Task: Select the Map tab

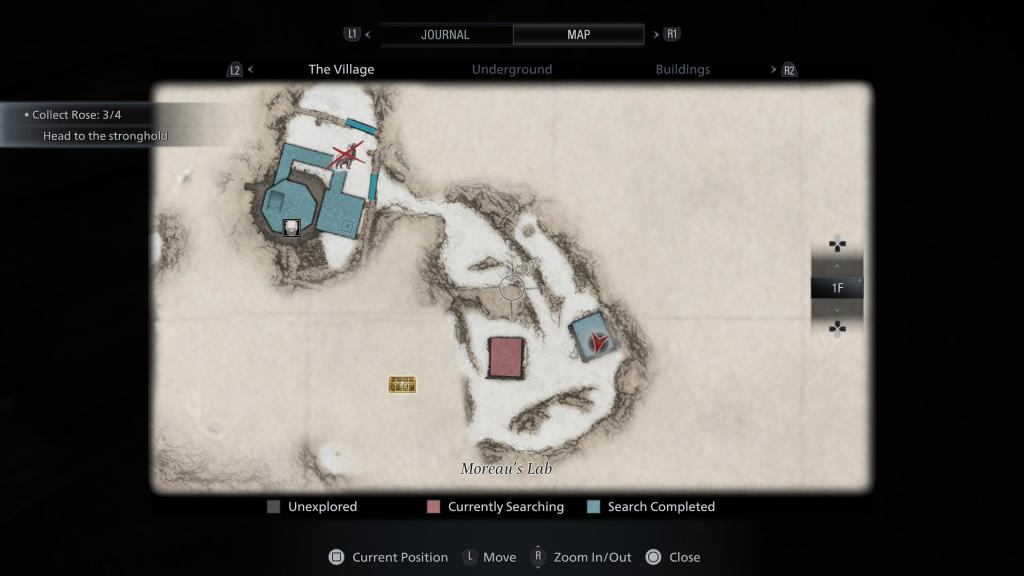Action: (x=578, y=34)
